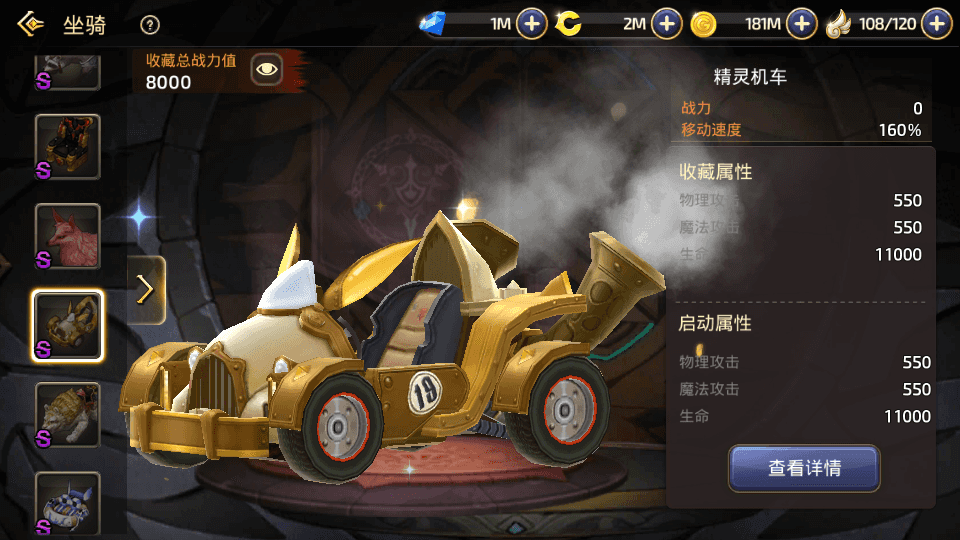
Task: Expand the mount list with the arrow tab
Action: point(146,290)
